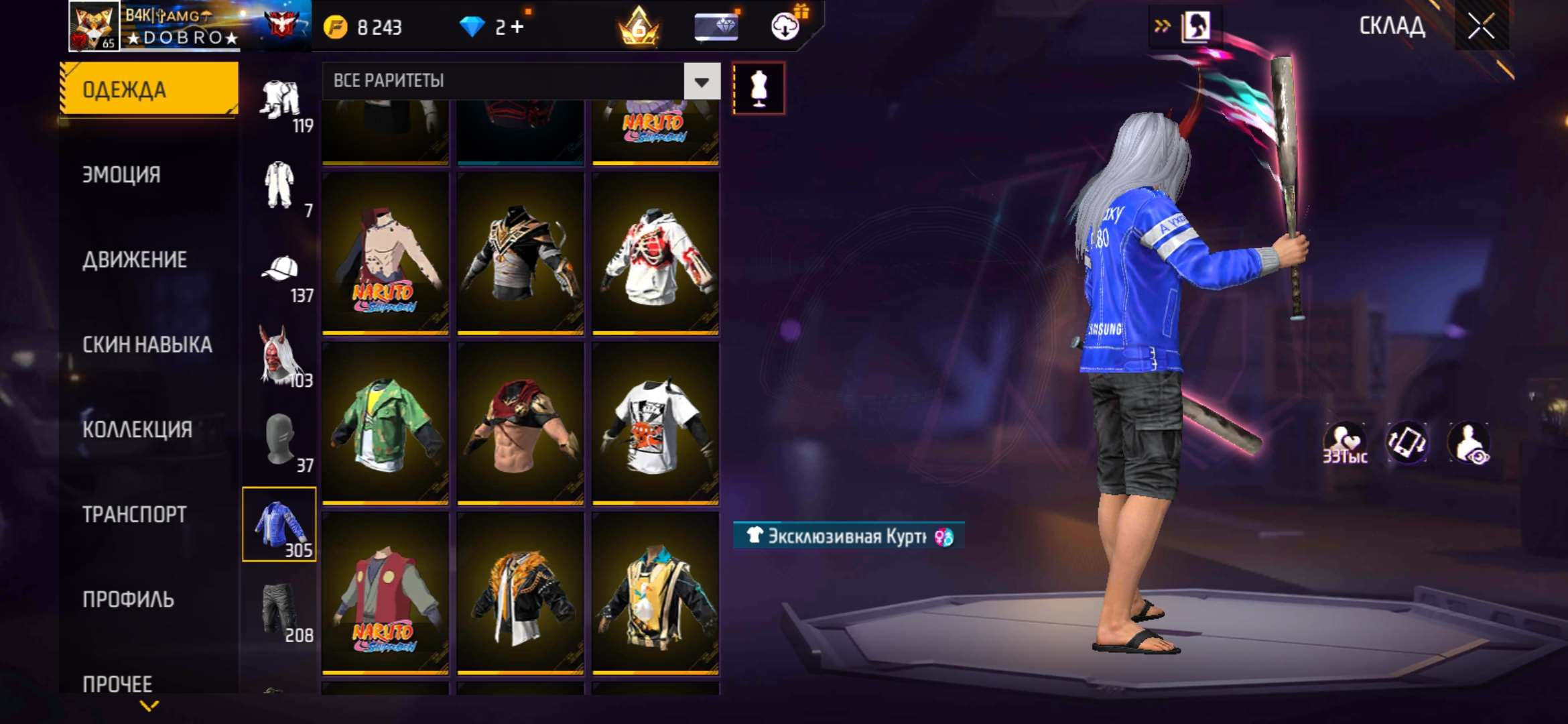Tap the phone rotate icon beside character
This screenshot has width=1568, height=724.
pos(1407,442)
